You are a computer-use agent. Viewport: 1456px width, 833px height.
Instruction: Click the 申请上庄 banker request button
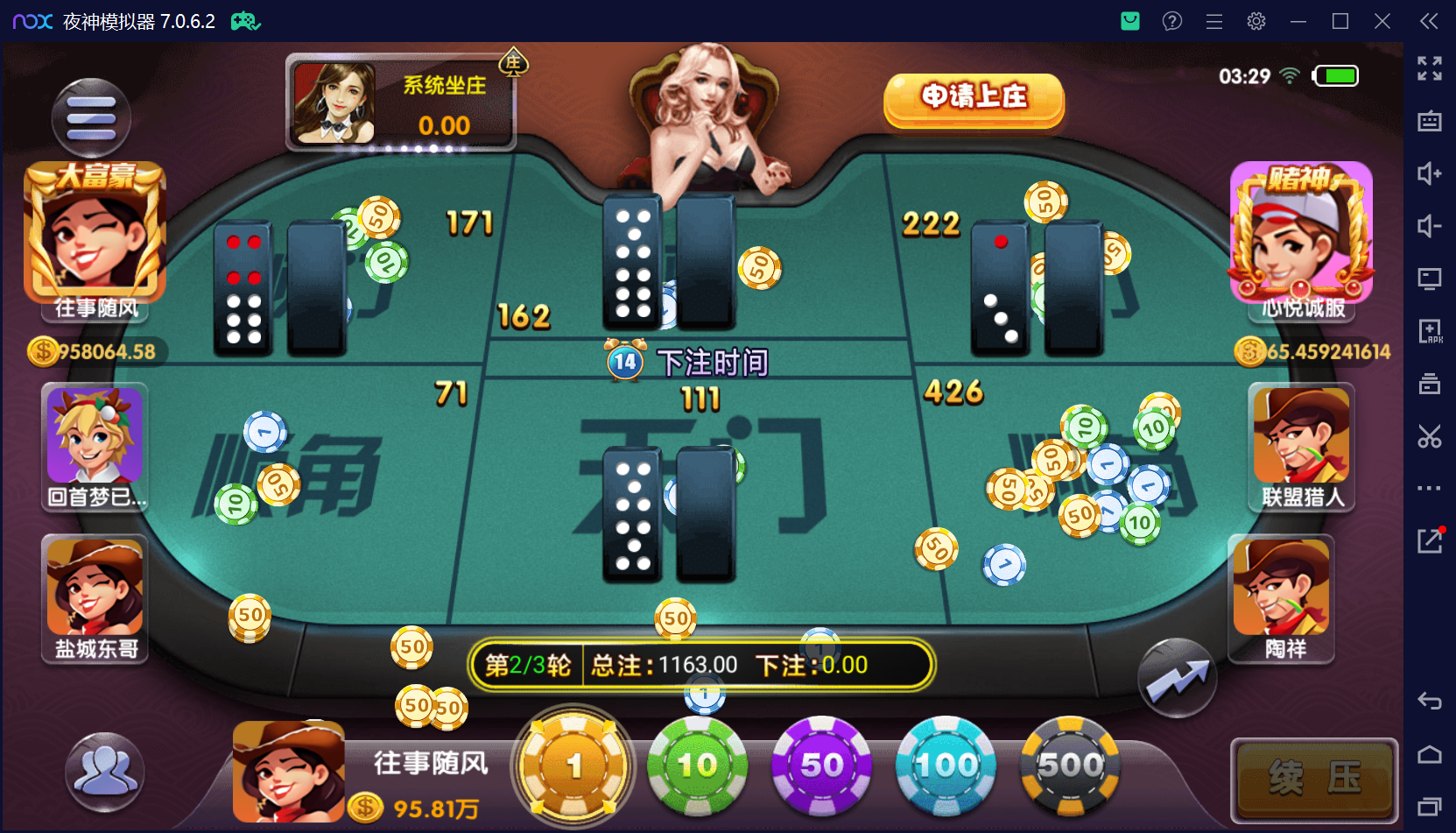(x=974, y=98)
